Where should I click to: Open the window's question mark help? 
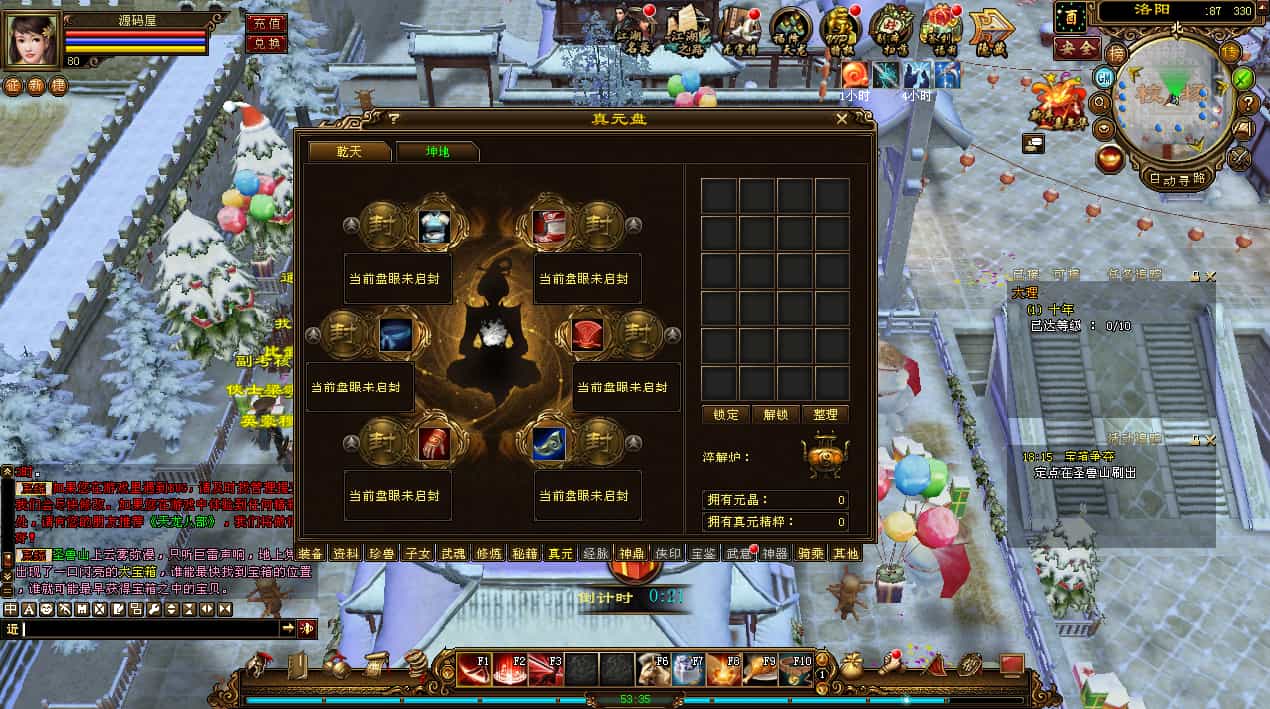(x=394, y=119)
